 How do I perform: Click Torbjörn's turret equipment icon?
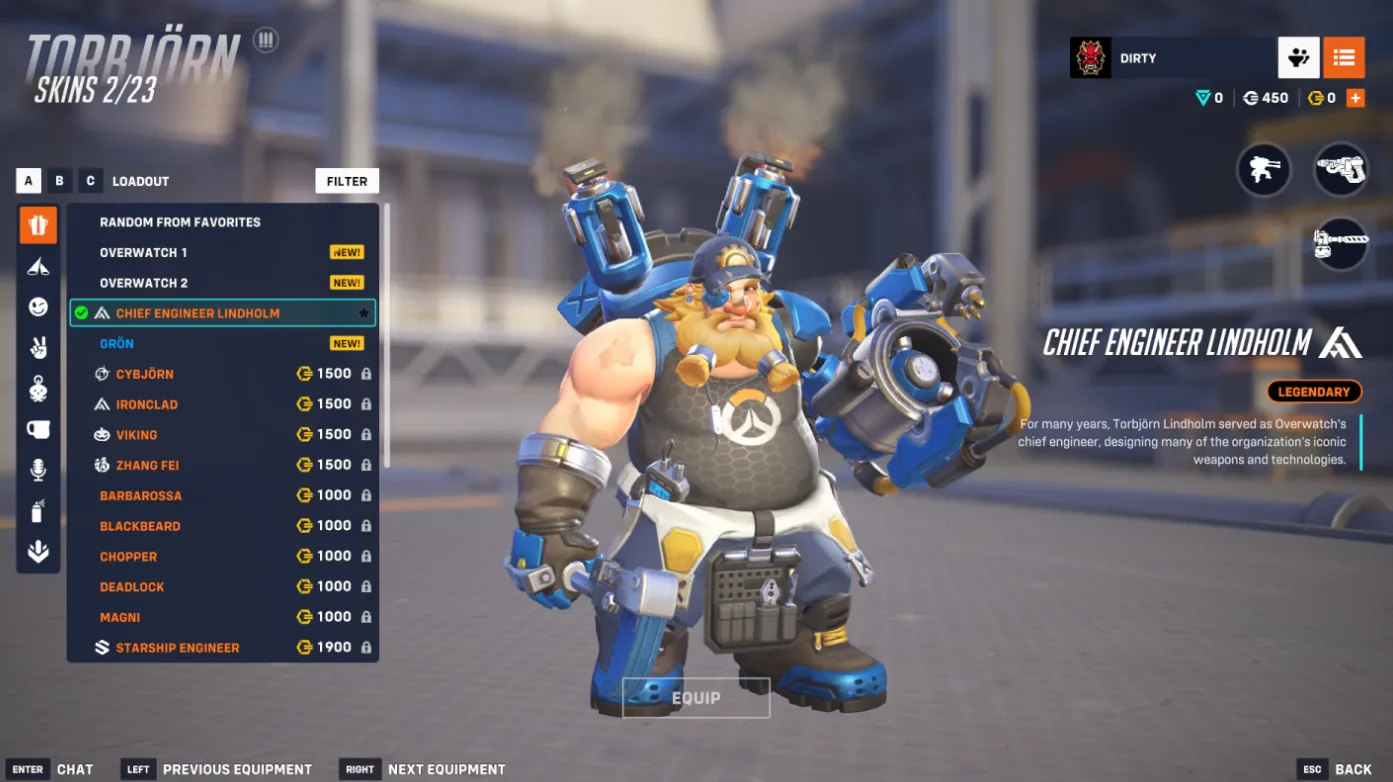coord(1264,170)
